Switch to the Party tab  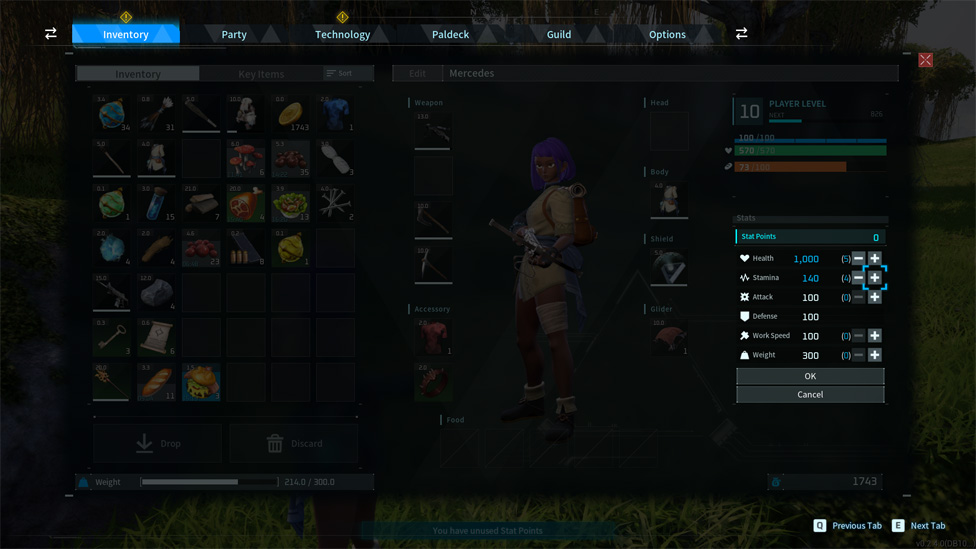[x=234, y=34]
